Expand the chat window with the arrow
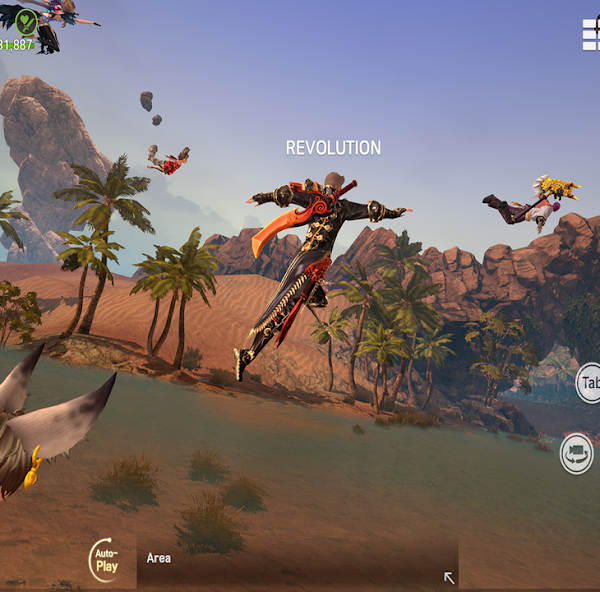Screen dimensions: 600x592 449,577
